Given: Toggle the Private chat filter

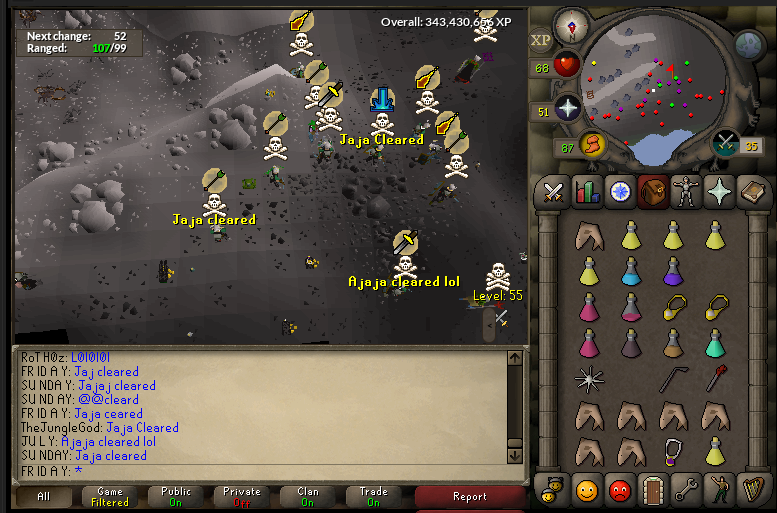Looking at the screenshot, I should (242, 496).
